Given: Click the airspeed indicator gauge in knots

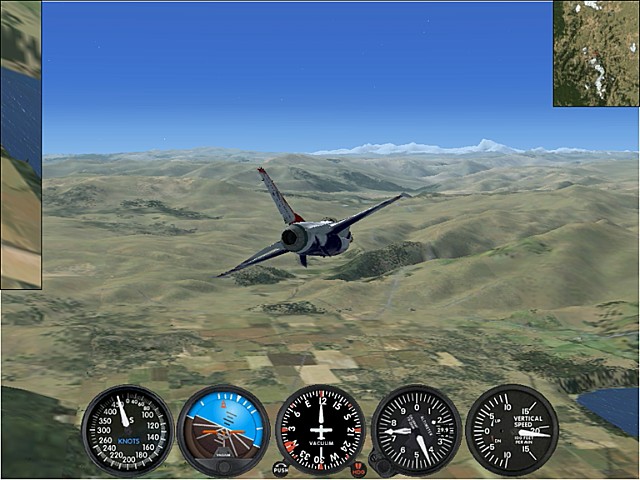Looking at the screenshot, I should click(127, 430).
